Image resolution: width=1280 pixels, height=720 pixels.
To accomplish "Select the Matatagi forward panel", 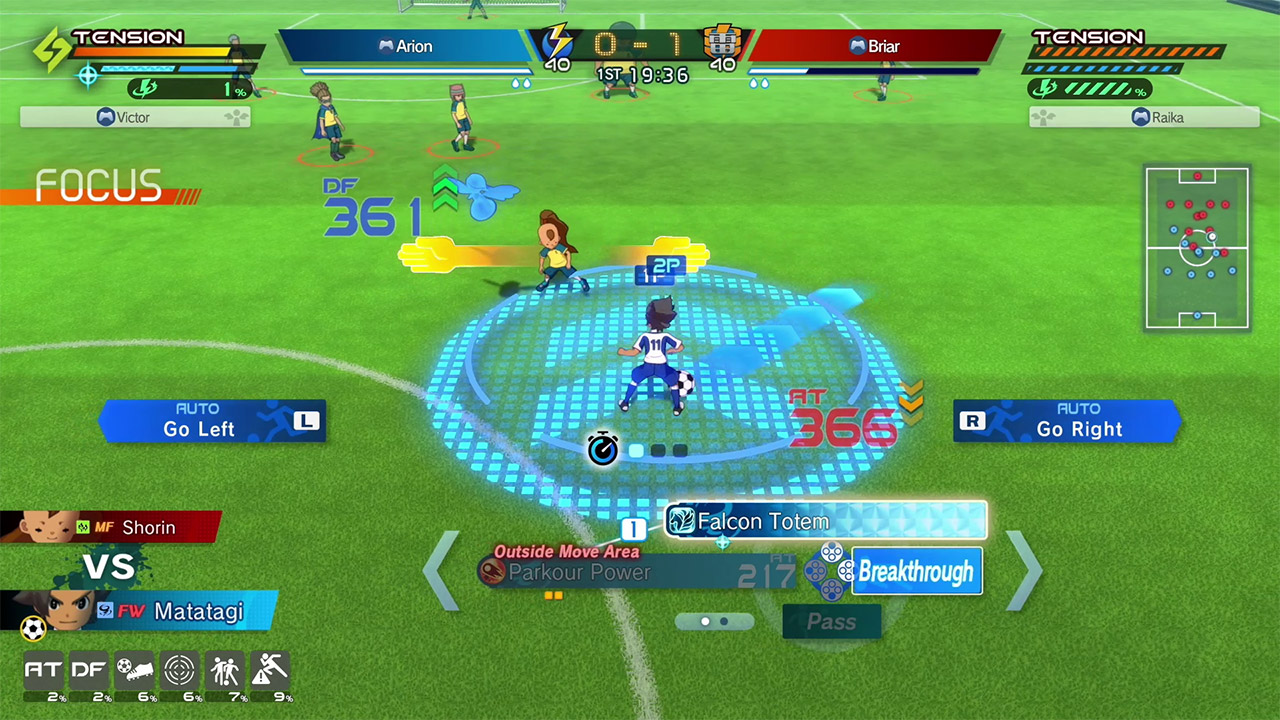I will [x=140, y=611].
